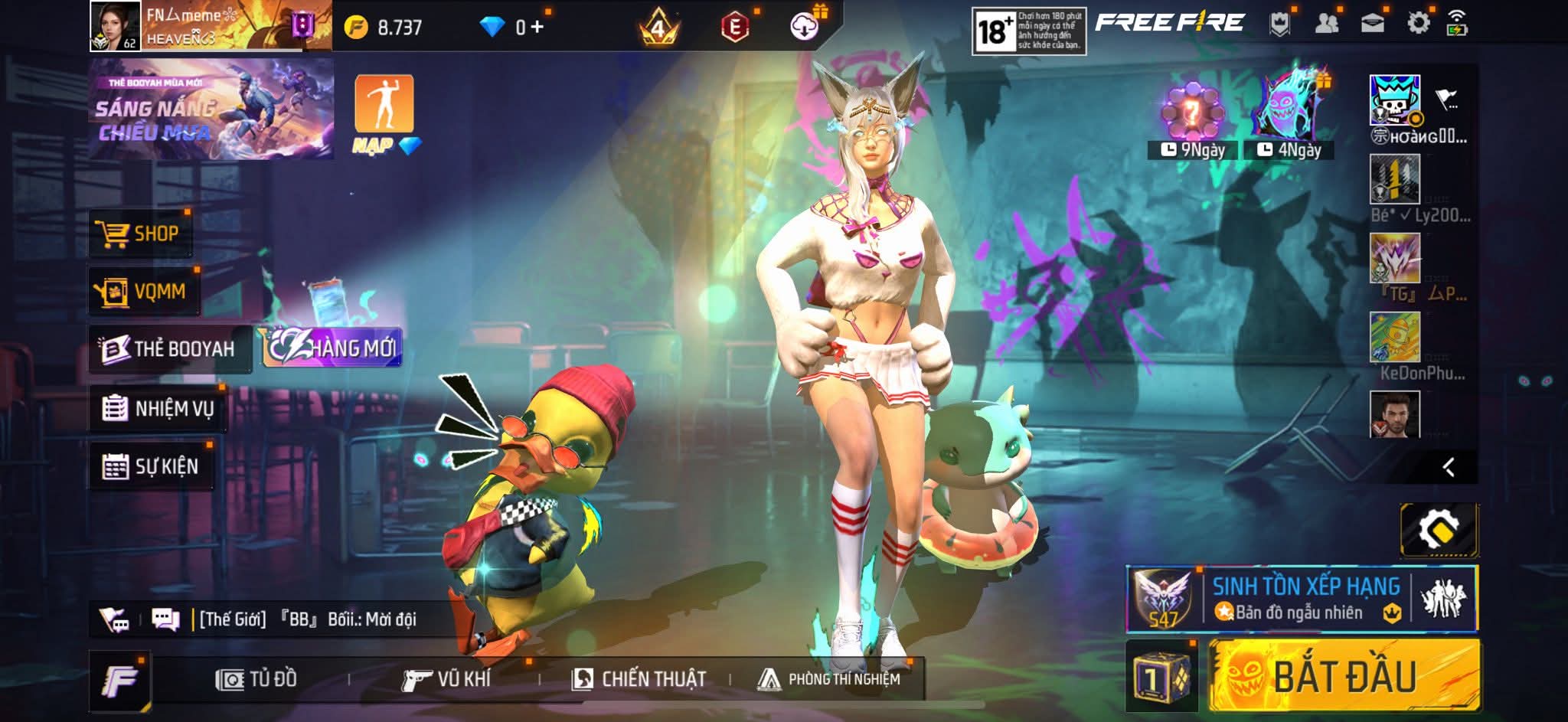Open the NHIỆM VỤ missions menu
Image resolution: width=1568 pixels, height=722 pixels.
tap(158, 408)
